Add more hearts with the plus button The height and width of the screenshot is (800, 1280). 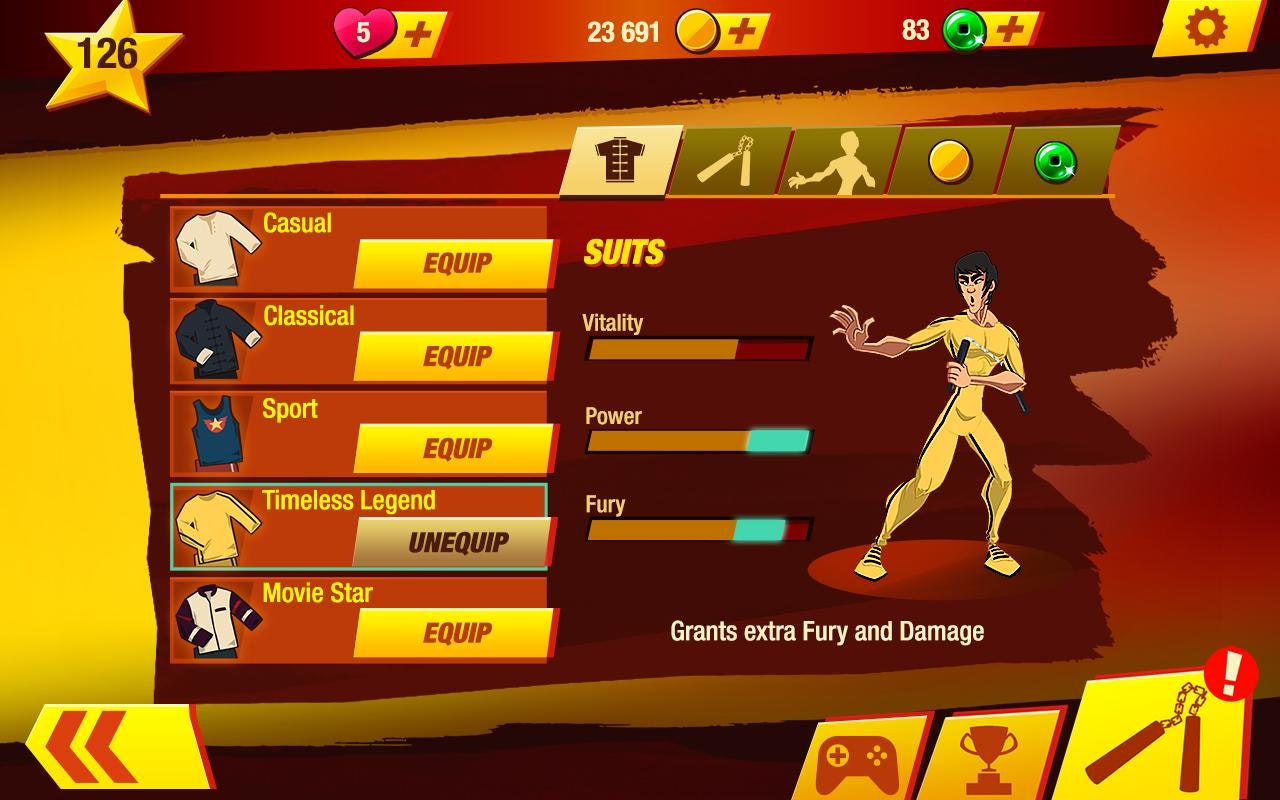pos(419,31)
